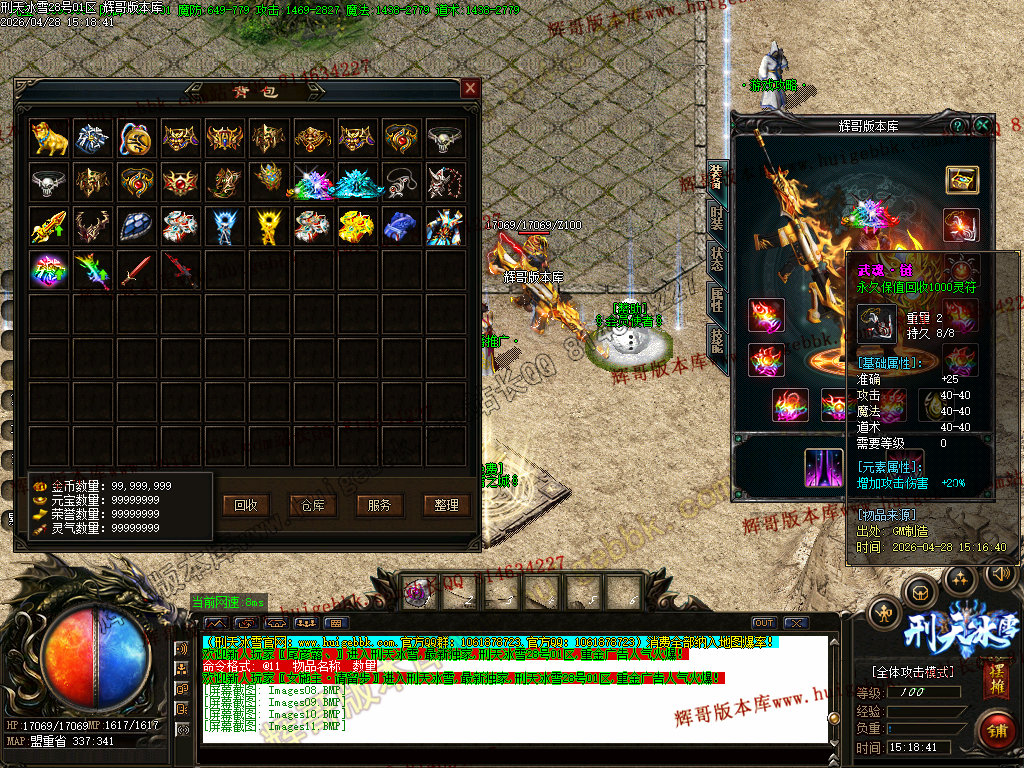Choose the white skull necklace in top row
Screen dimensions: 1024x768
[x=445, y=138]
